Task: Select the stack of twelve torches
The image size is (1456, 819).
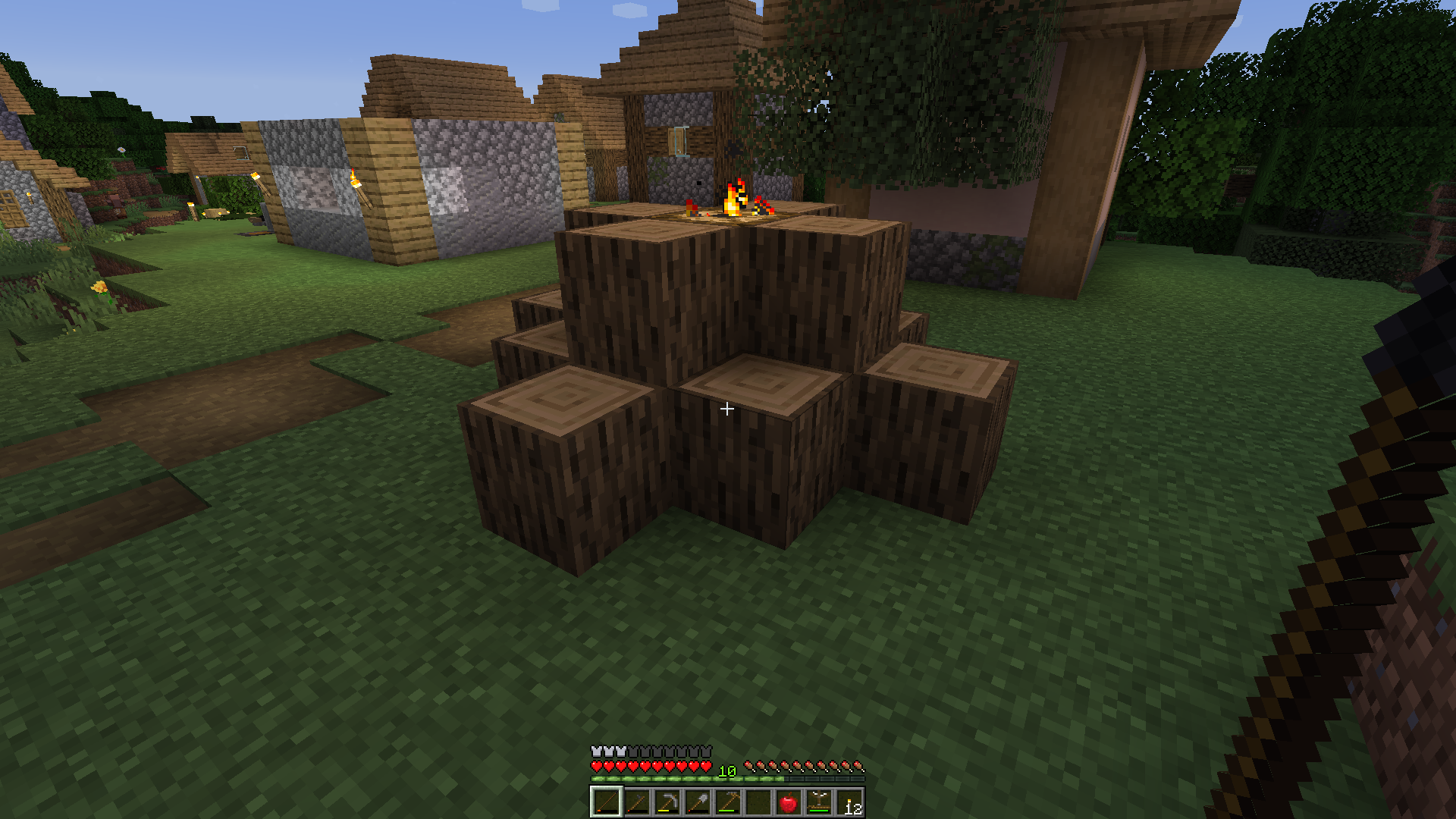Action: point(848,802)
